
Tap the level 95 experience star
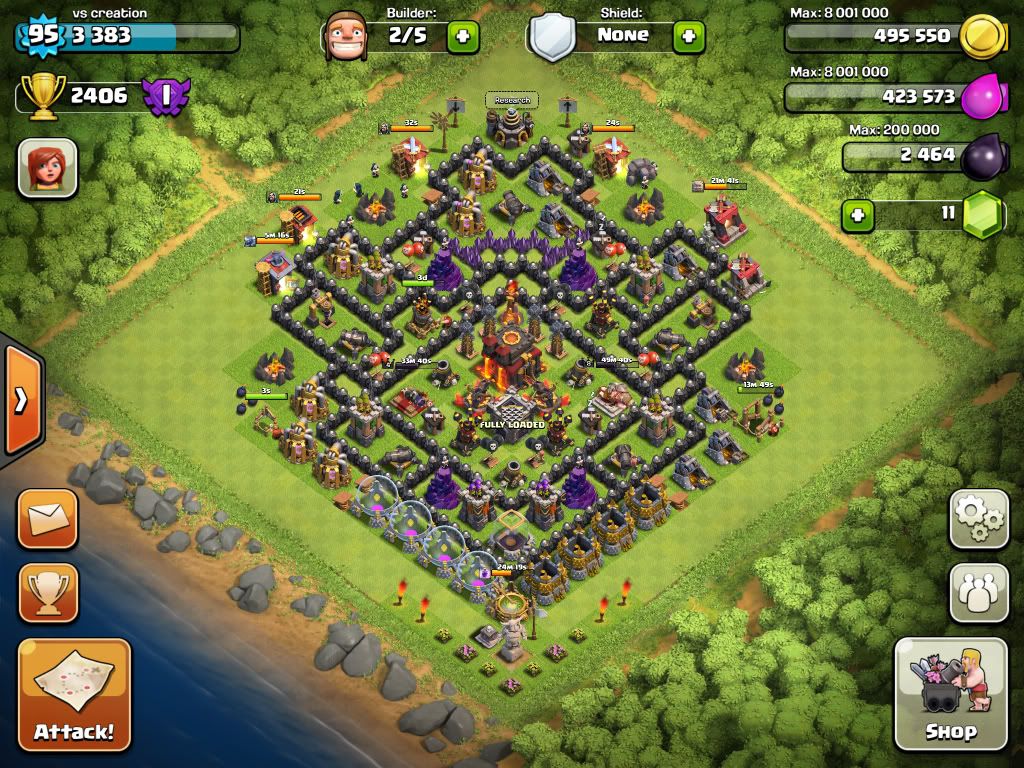[x=41, y=35]
